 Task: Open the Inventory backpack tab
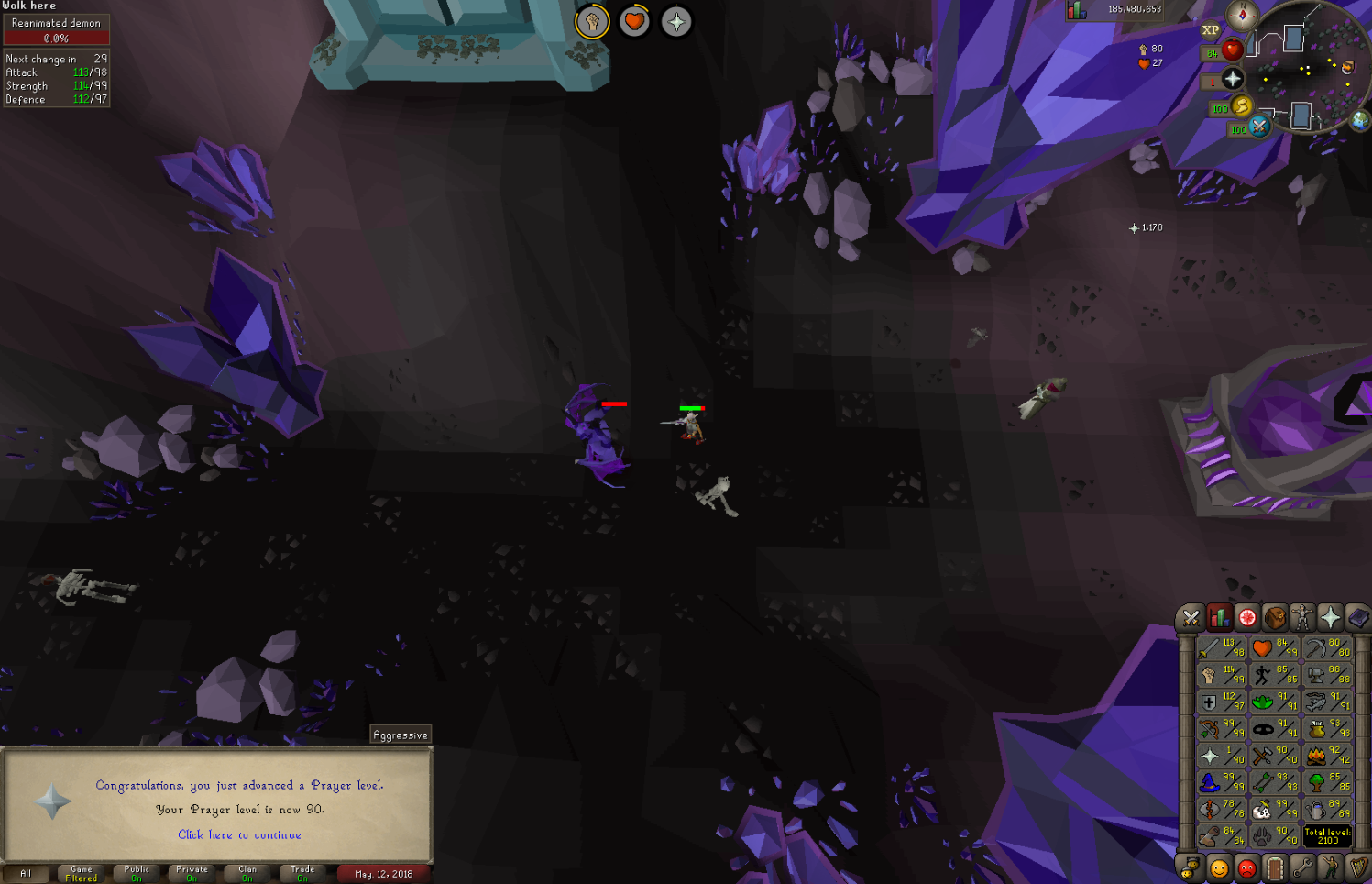tap(1274, 618)
